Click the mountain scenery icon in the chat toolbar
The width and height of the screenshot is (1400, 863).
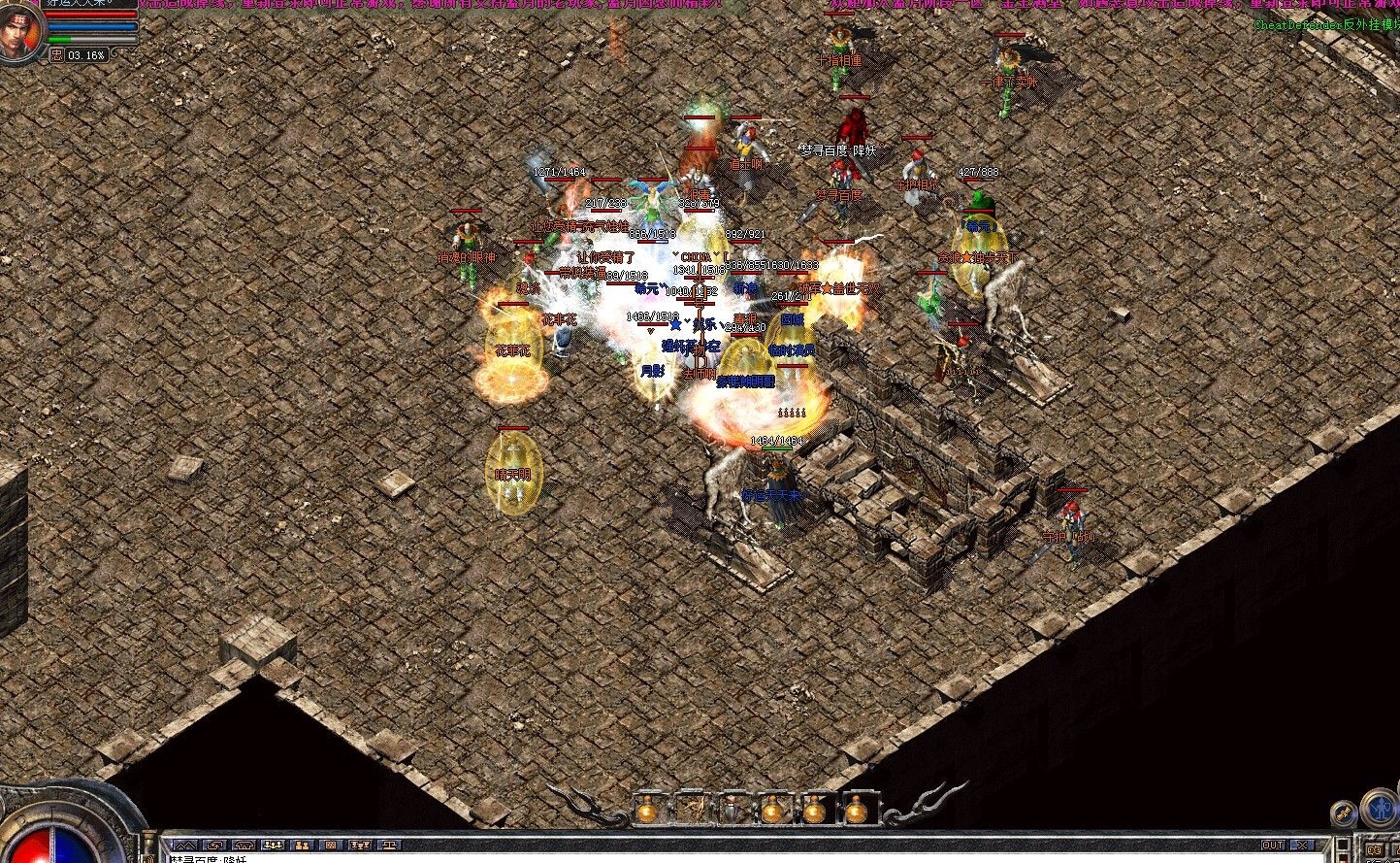point(185,846)
